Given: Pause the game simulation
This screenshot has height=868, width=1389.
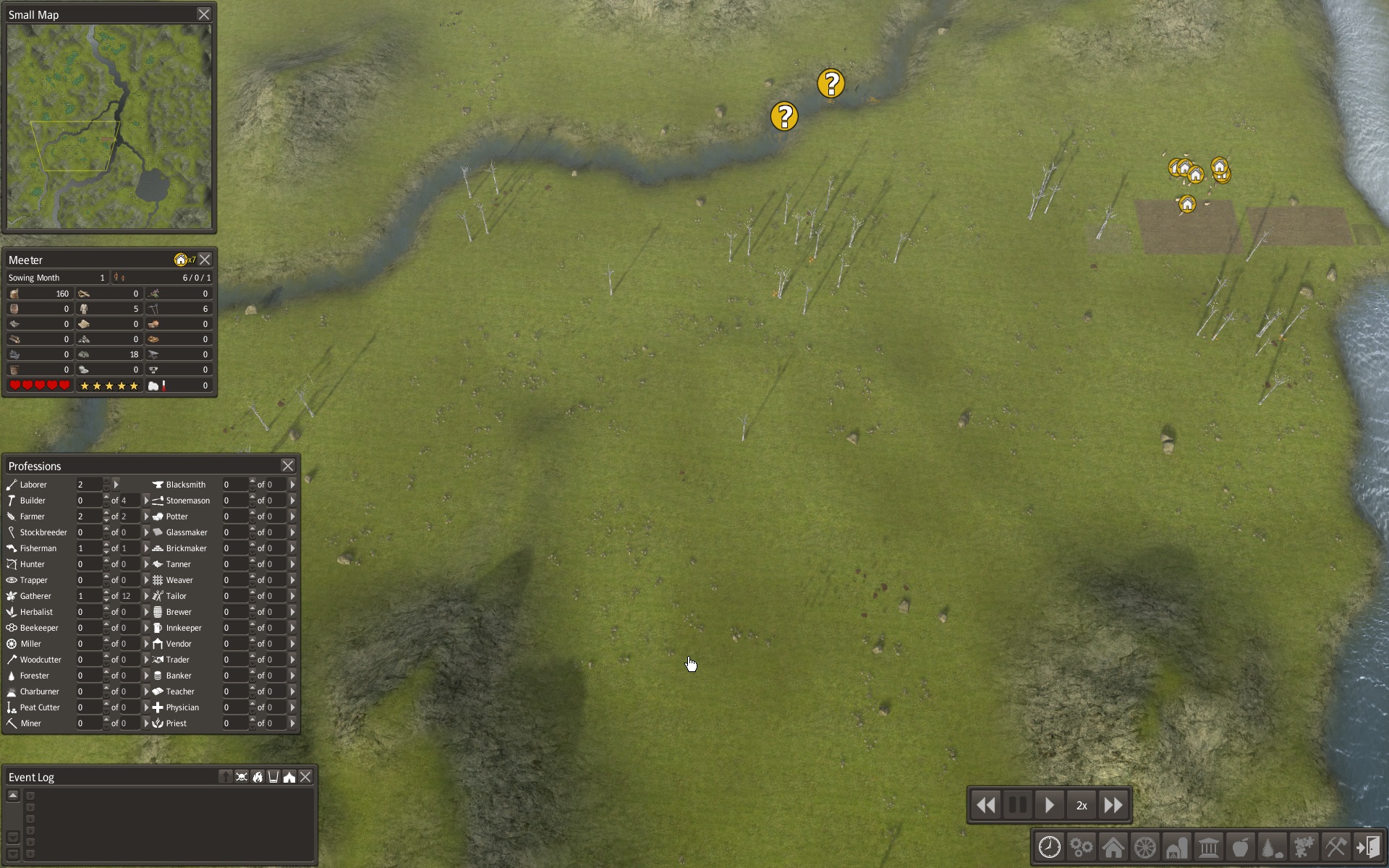Looking at the screenshot, I should (1017, 805).
